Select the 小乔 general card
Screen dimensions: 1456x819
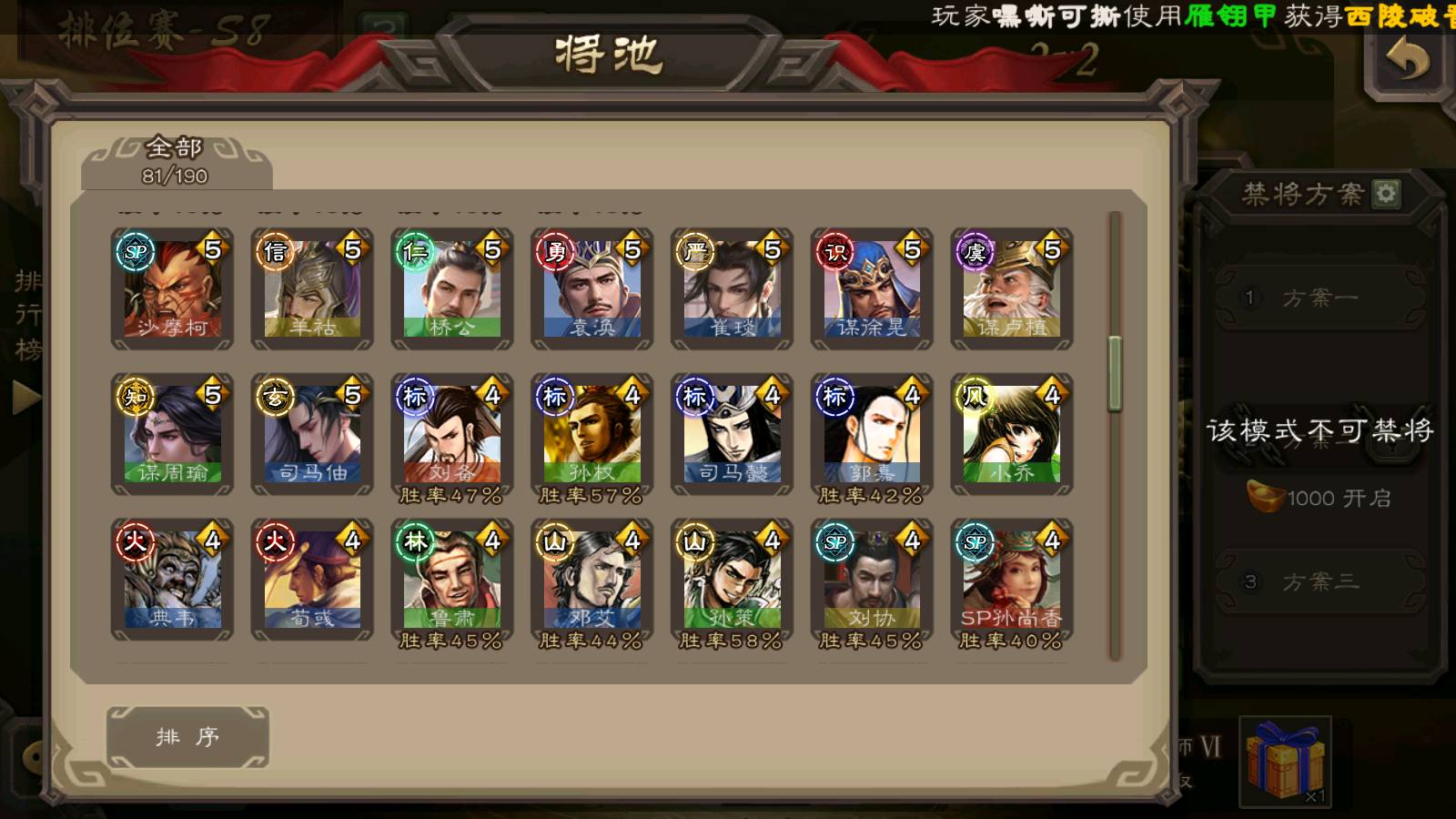pyautogui.click(x=1012, y=434)
